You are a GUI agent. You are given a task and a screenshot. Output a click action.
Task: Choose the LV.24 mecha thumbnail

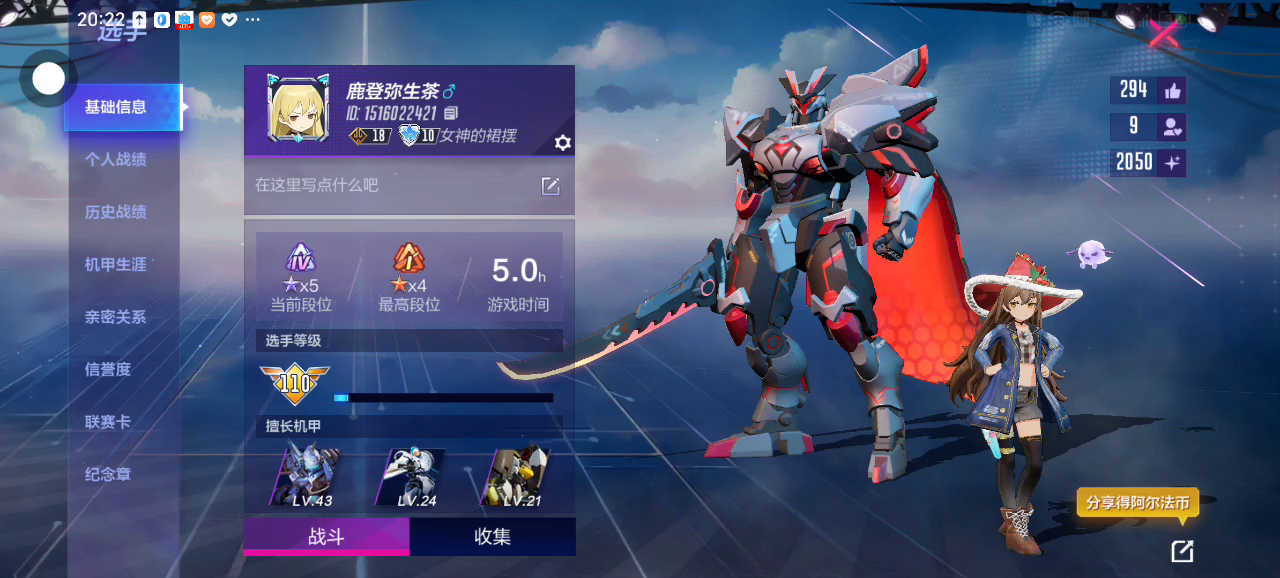[x=410, y=477]
